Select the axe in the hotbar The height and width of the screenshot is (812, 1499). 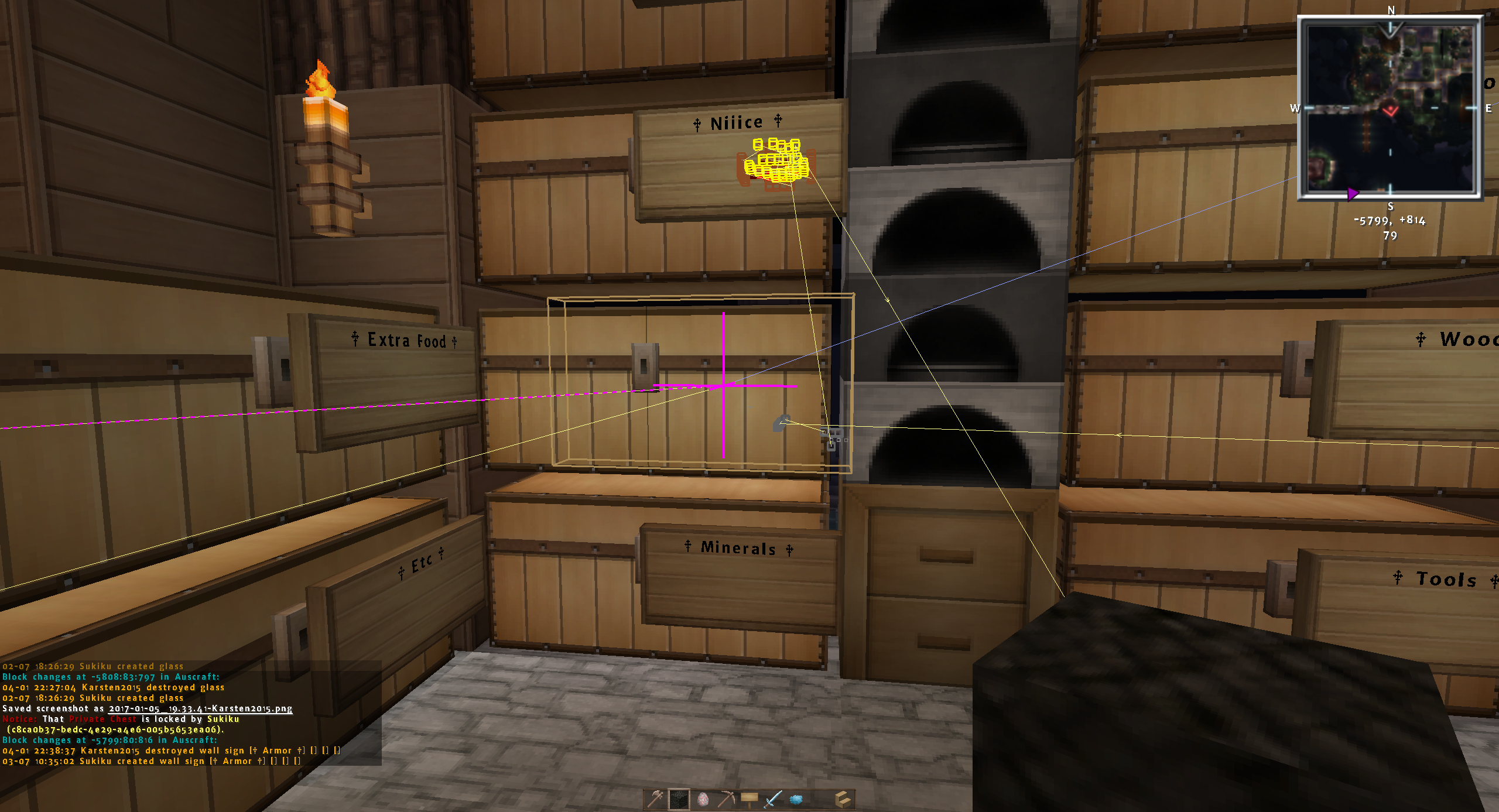tap(656, 799)
